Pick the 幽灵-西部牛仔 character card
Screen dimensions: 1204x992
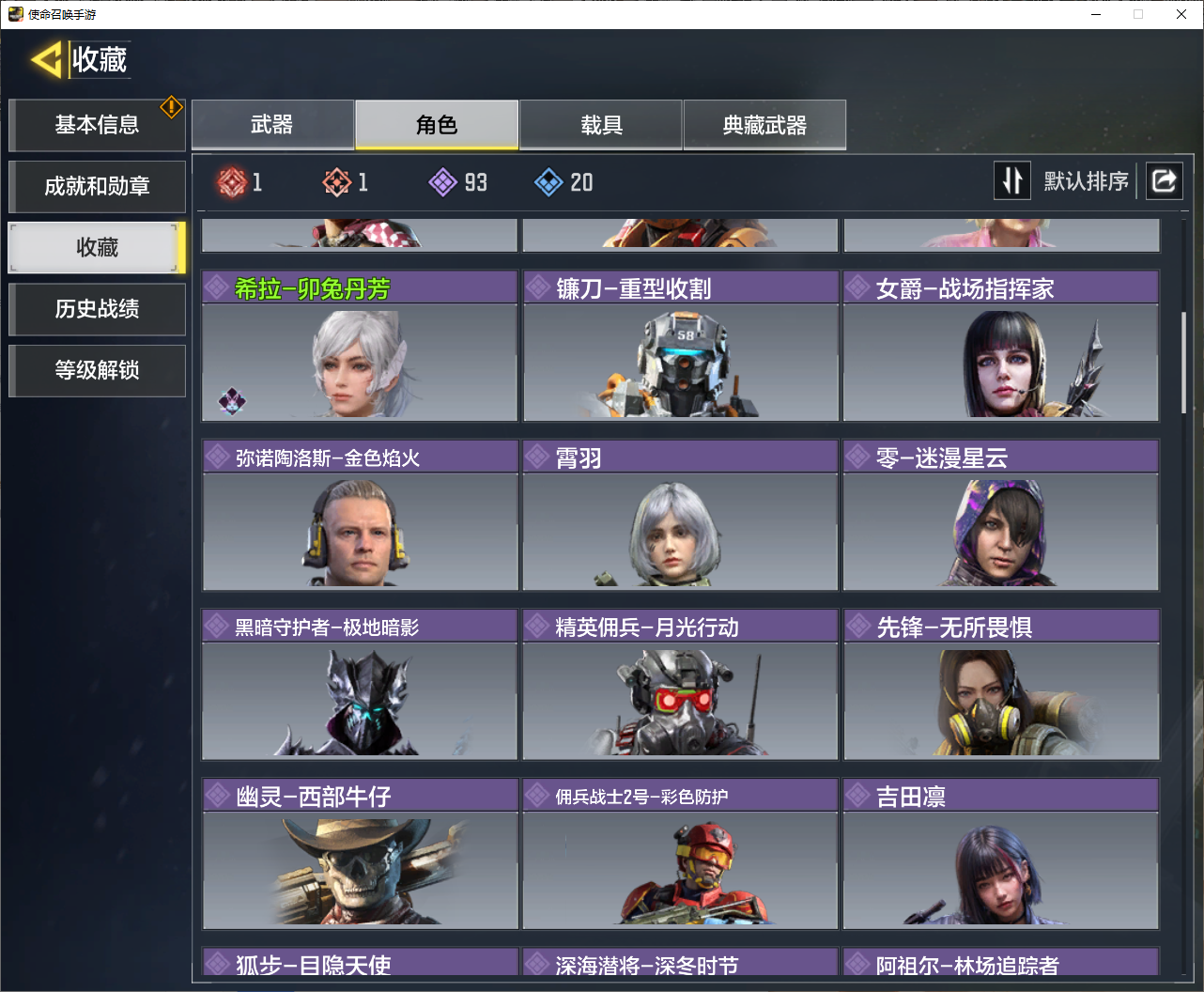tap(360, 853)
